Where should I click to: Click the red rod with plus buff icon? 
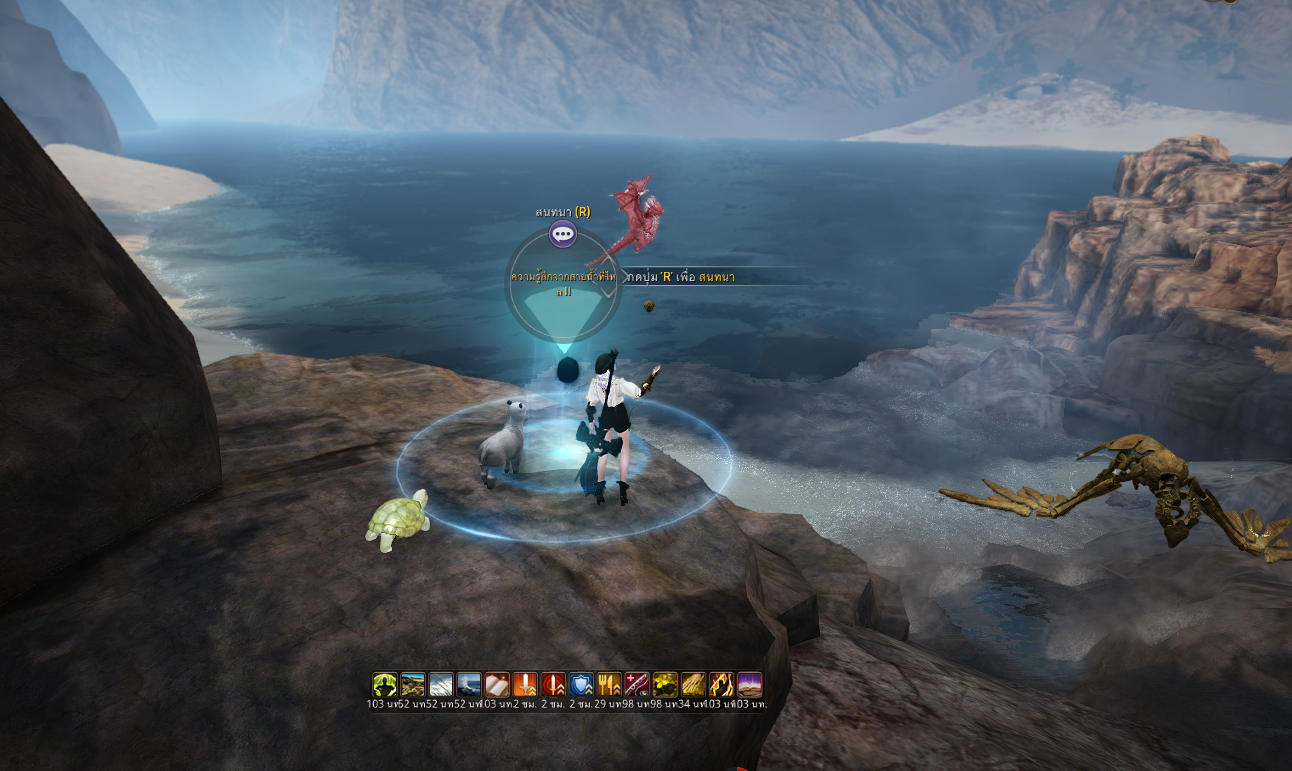637,684
